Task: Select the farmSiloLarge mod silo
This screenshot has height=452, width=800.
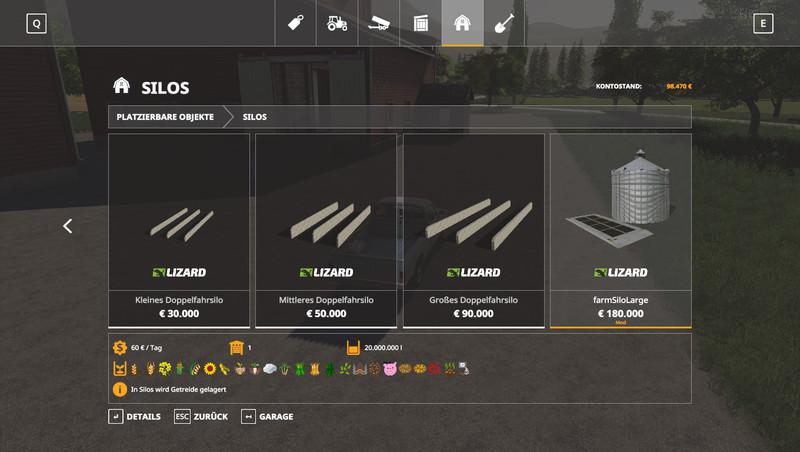Action: pyautogui.click(x=620, y=230)
